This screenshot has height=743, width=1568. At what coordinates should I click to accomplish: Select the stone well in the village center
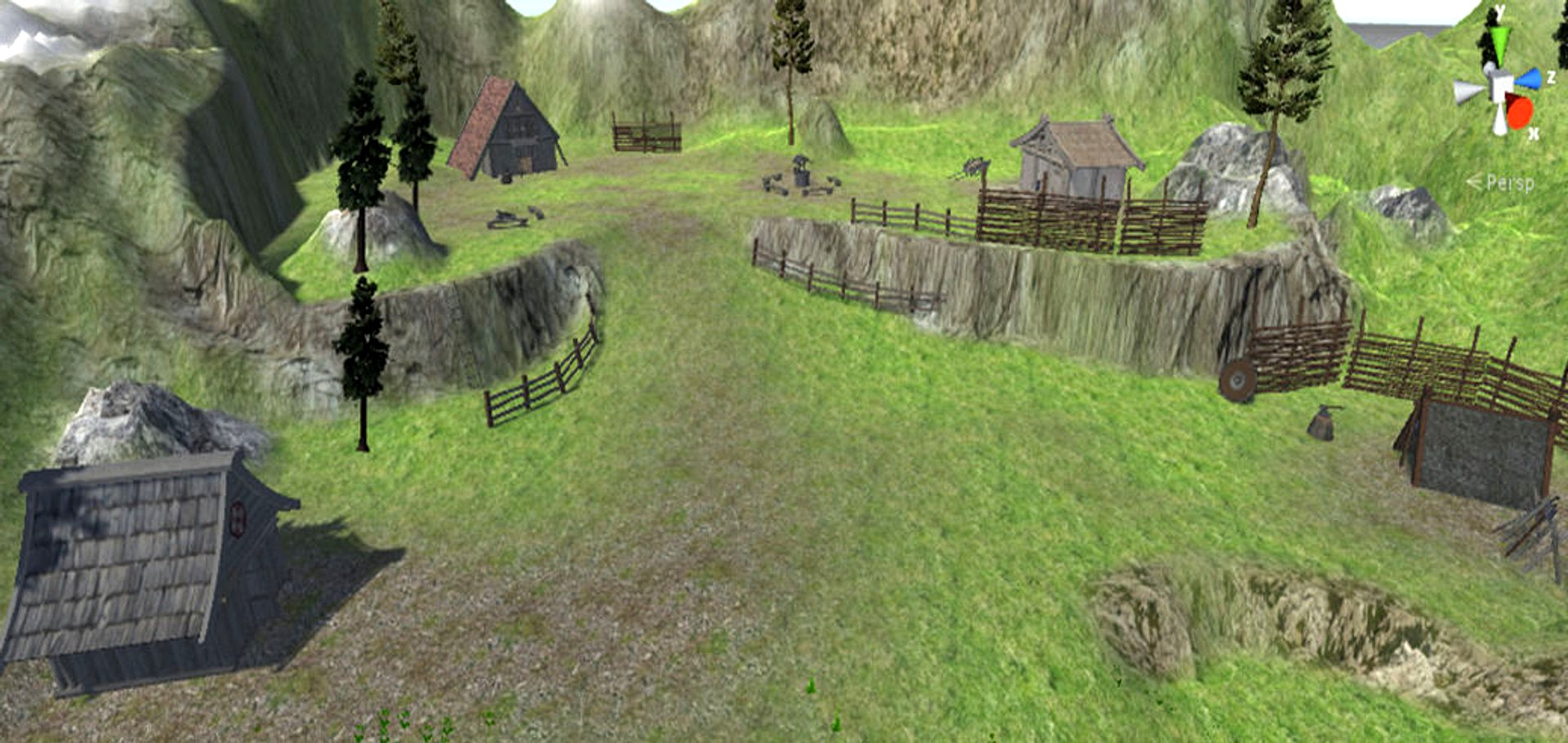801,174
